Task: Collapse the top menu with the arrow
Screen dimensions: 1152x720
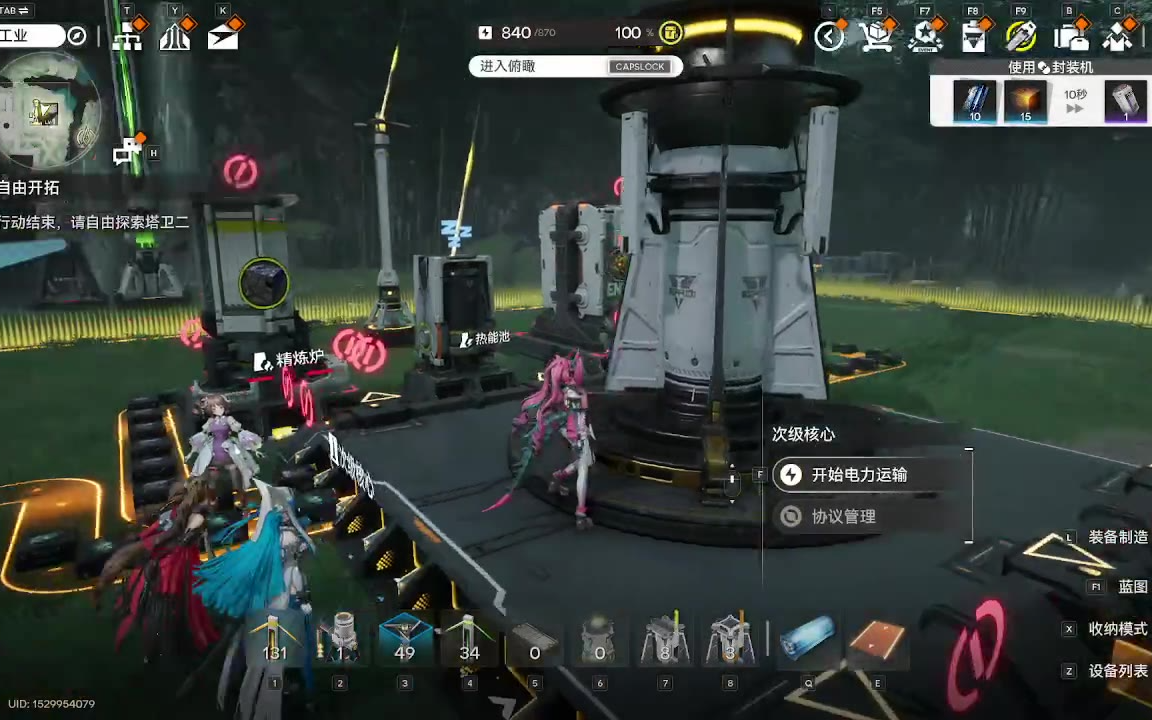Action: [828, 37]
